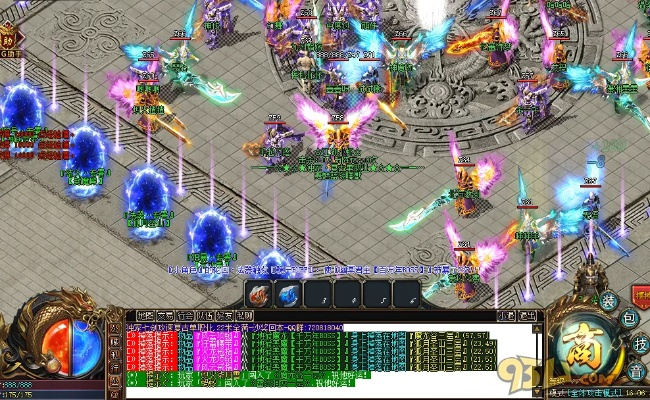
Task: Open the equipment panel (装)
Action: pos(609,301)
